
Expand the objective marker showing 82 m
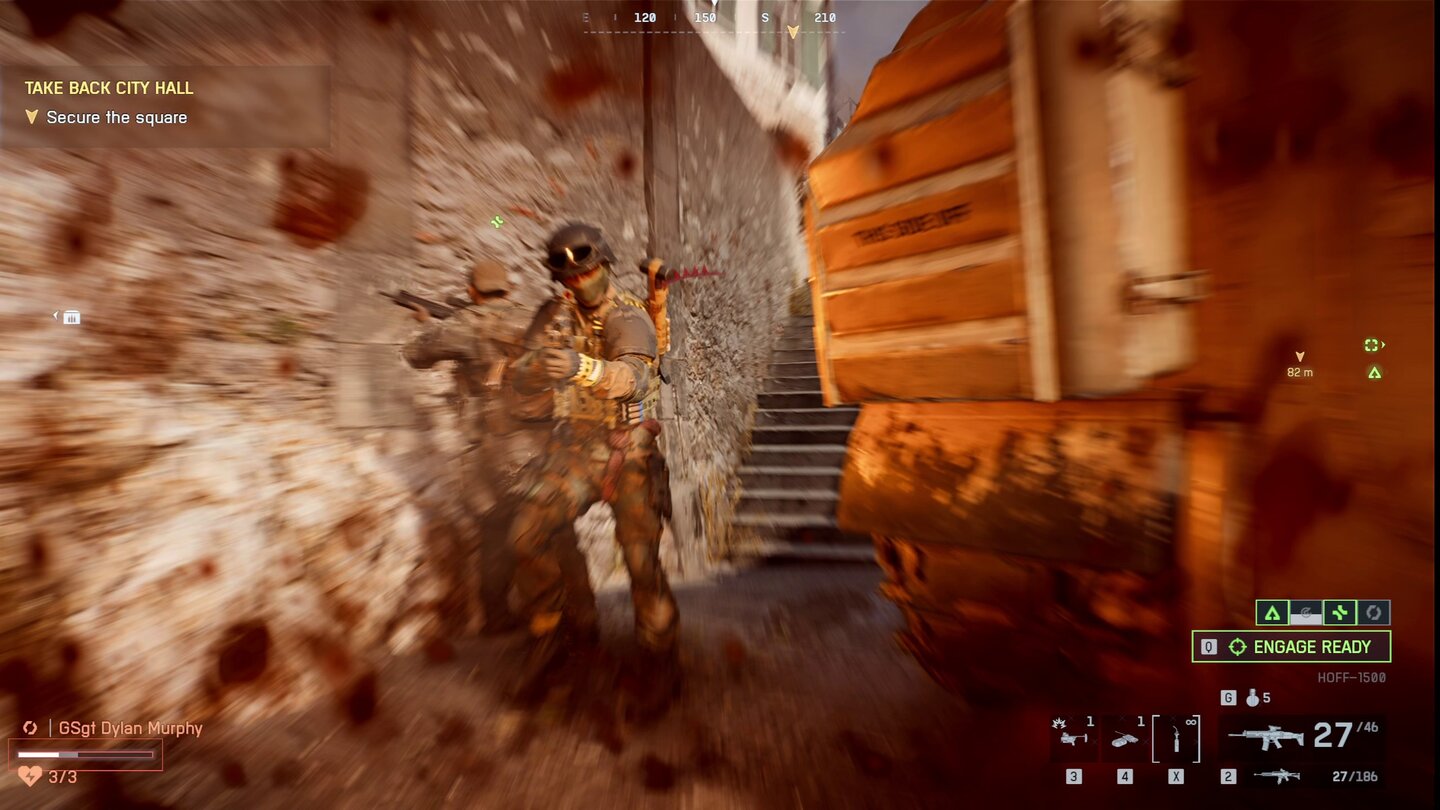point(1300,363)
